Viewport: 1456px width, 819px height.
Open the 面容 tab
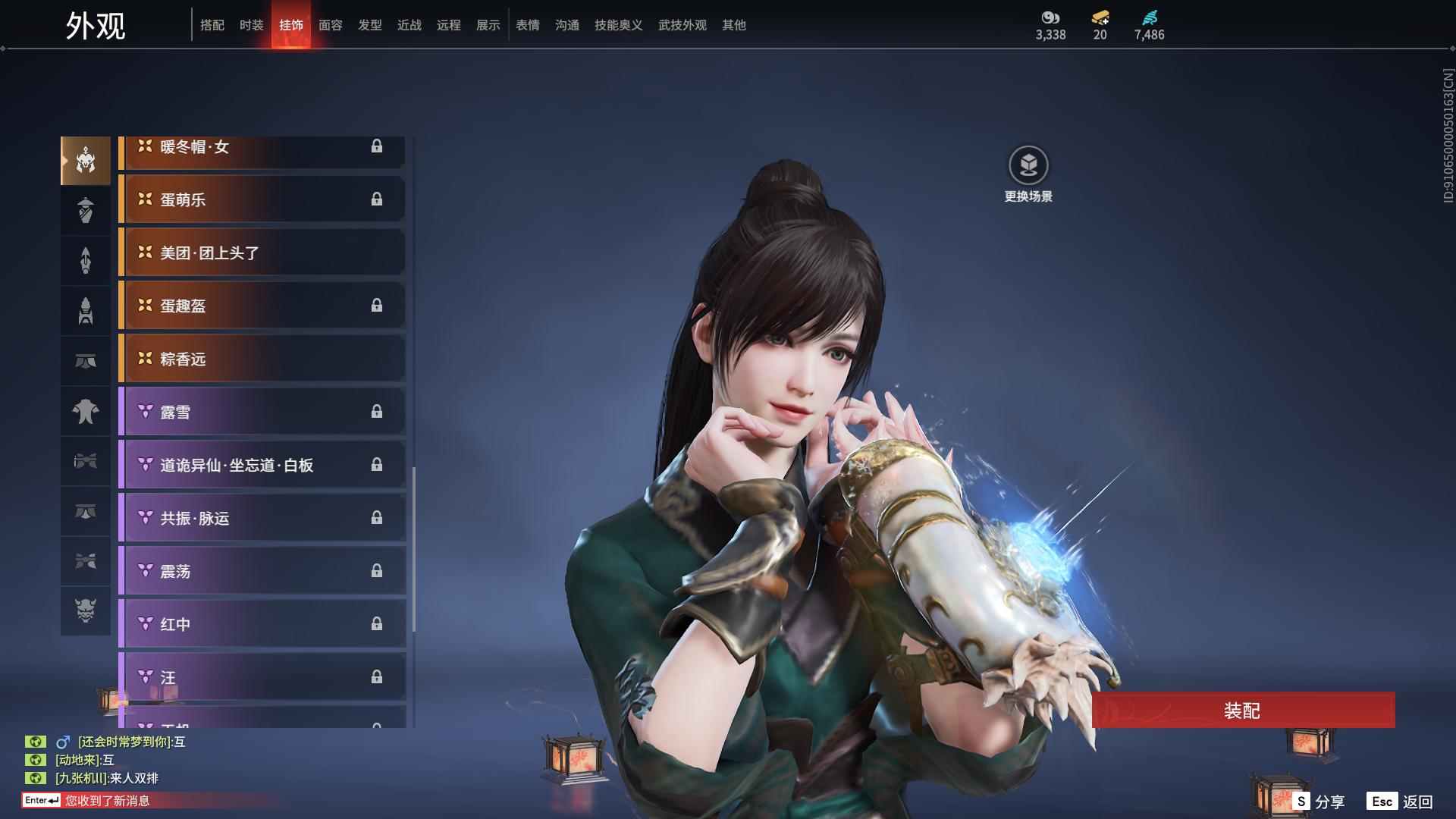click(x=332, y=24)
